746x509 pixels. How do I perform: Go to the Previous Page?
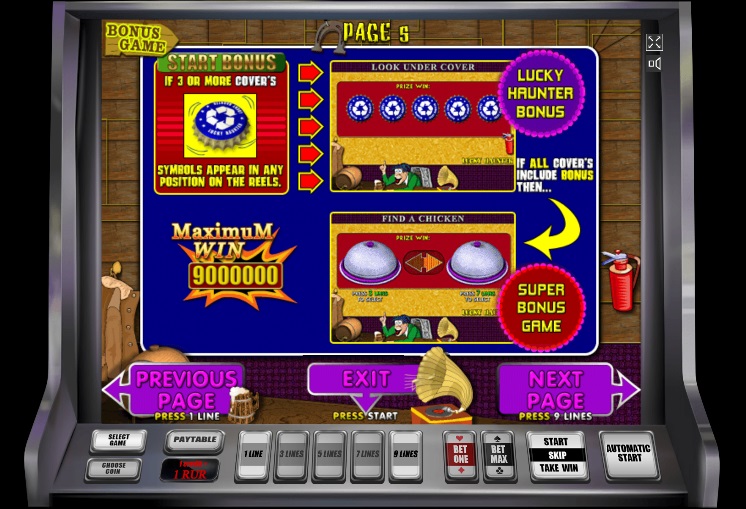coord(185,388)
